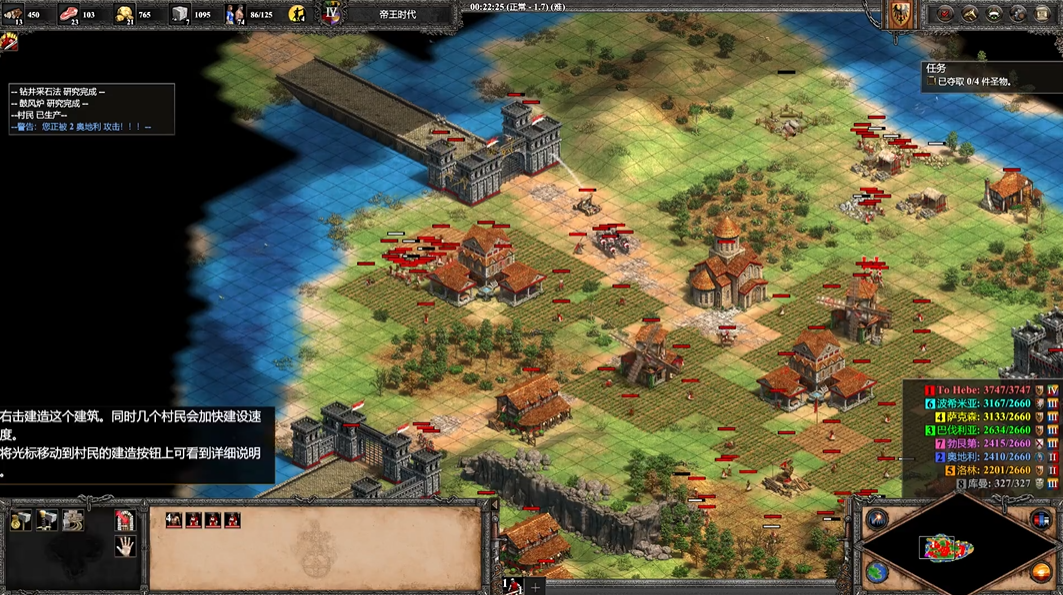Switch minimap mode with the globe button
1063x595 pixels.
click(x=877, y=572)
